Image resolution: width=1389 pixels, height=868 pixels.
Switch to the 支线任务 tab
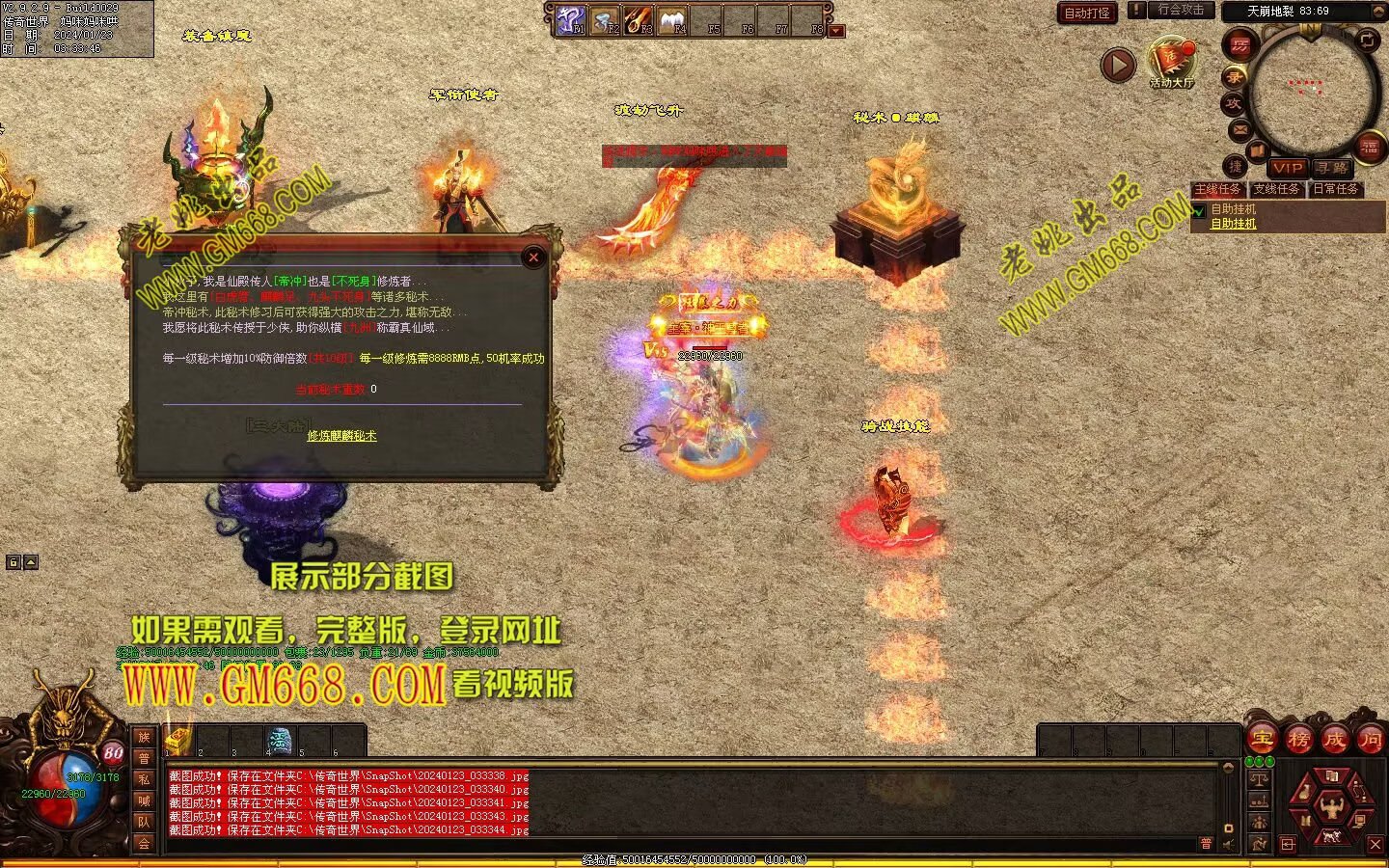(1277, 189)
